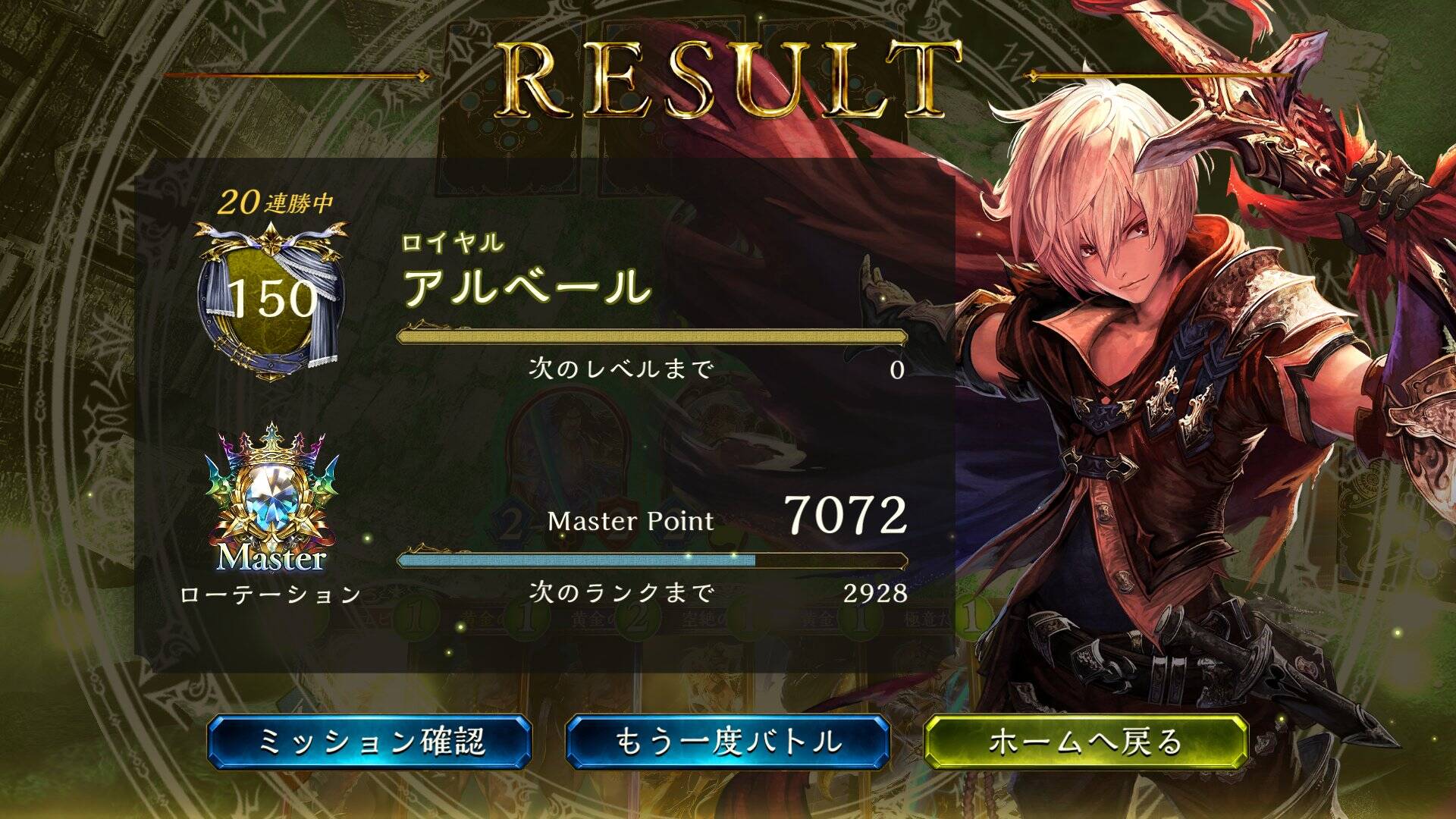Return home via ホームへ戻る button

(x=1085, y=742)
